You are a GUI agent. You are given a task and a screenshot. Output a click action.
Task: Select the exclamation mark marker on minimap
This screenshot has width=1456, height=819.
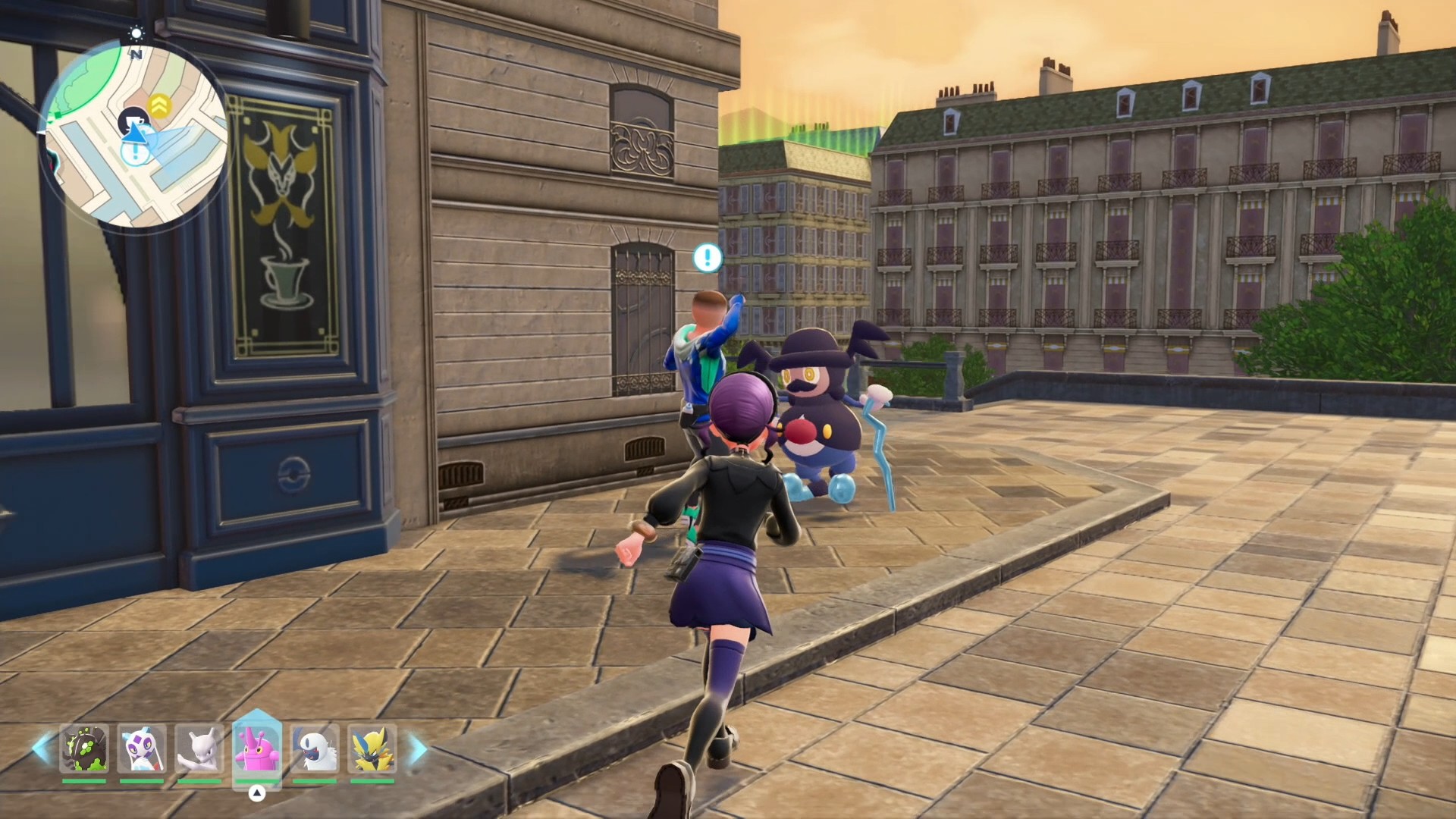(135, 152)
